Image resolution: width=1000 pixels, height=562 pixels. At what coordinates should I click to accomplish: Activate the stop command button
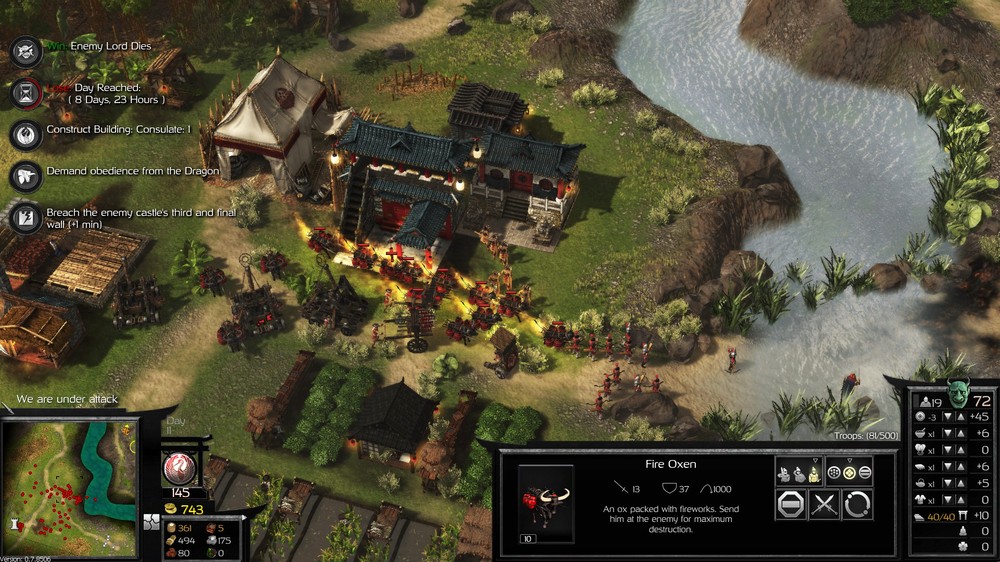791,504
